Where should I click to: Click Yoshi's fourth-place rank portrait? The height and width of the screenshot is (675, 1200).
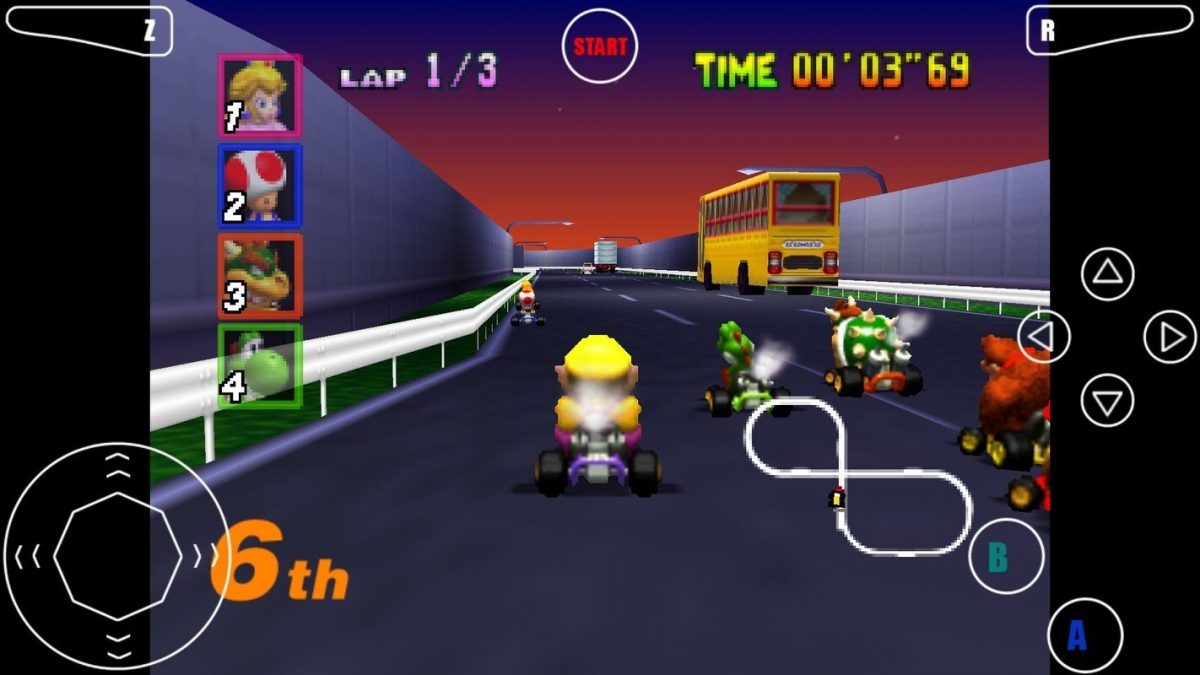point(260,366)
